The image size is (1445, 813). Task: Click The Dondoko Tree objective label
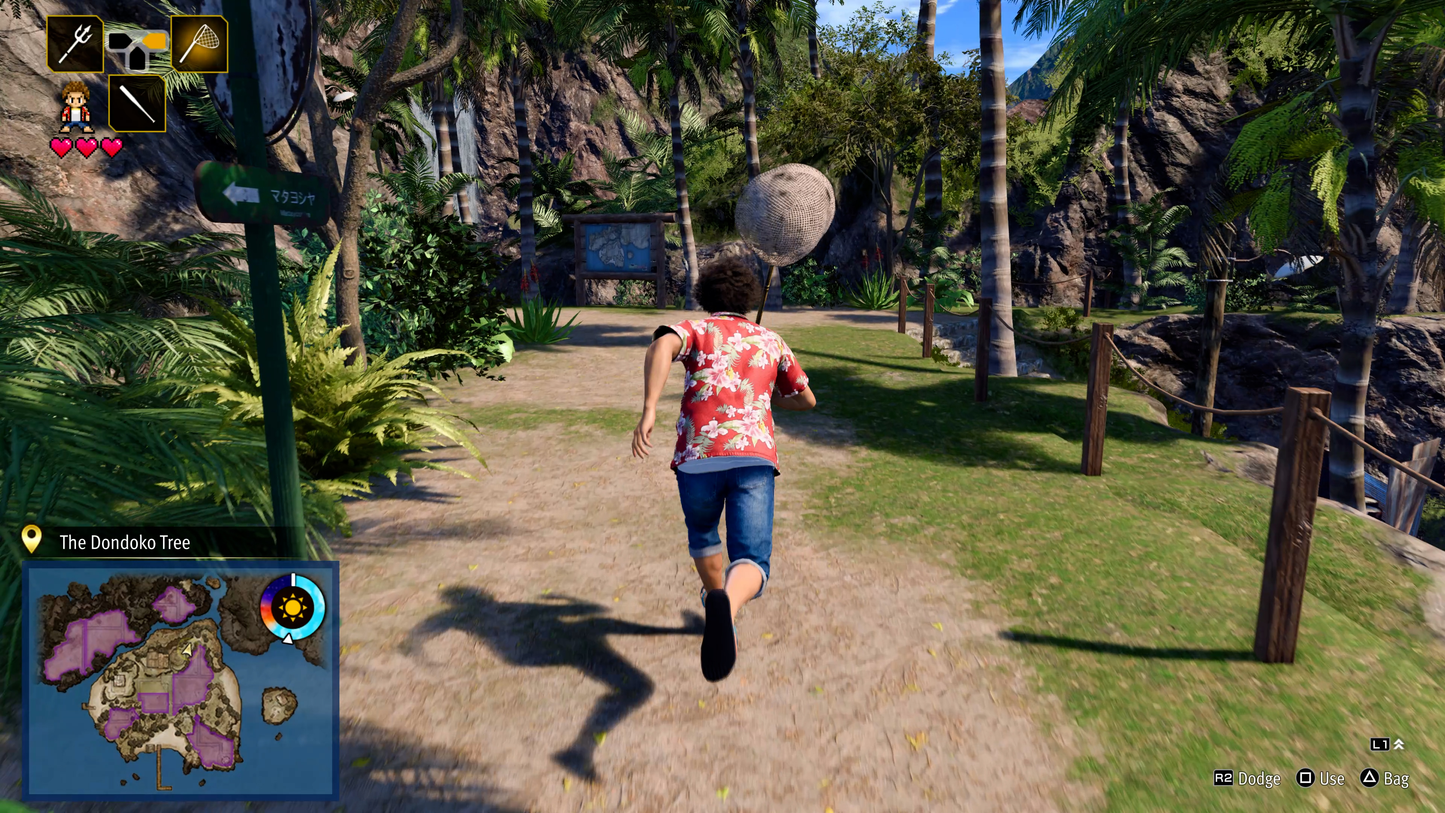[x=124, y=543]
